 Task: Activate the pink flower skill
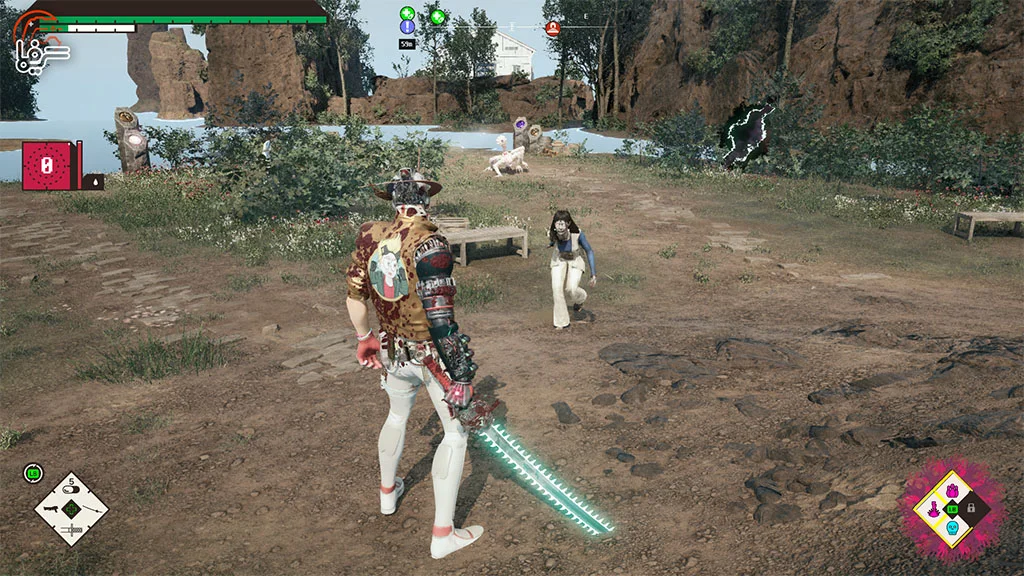tap(952, 490)
